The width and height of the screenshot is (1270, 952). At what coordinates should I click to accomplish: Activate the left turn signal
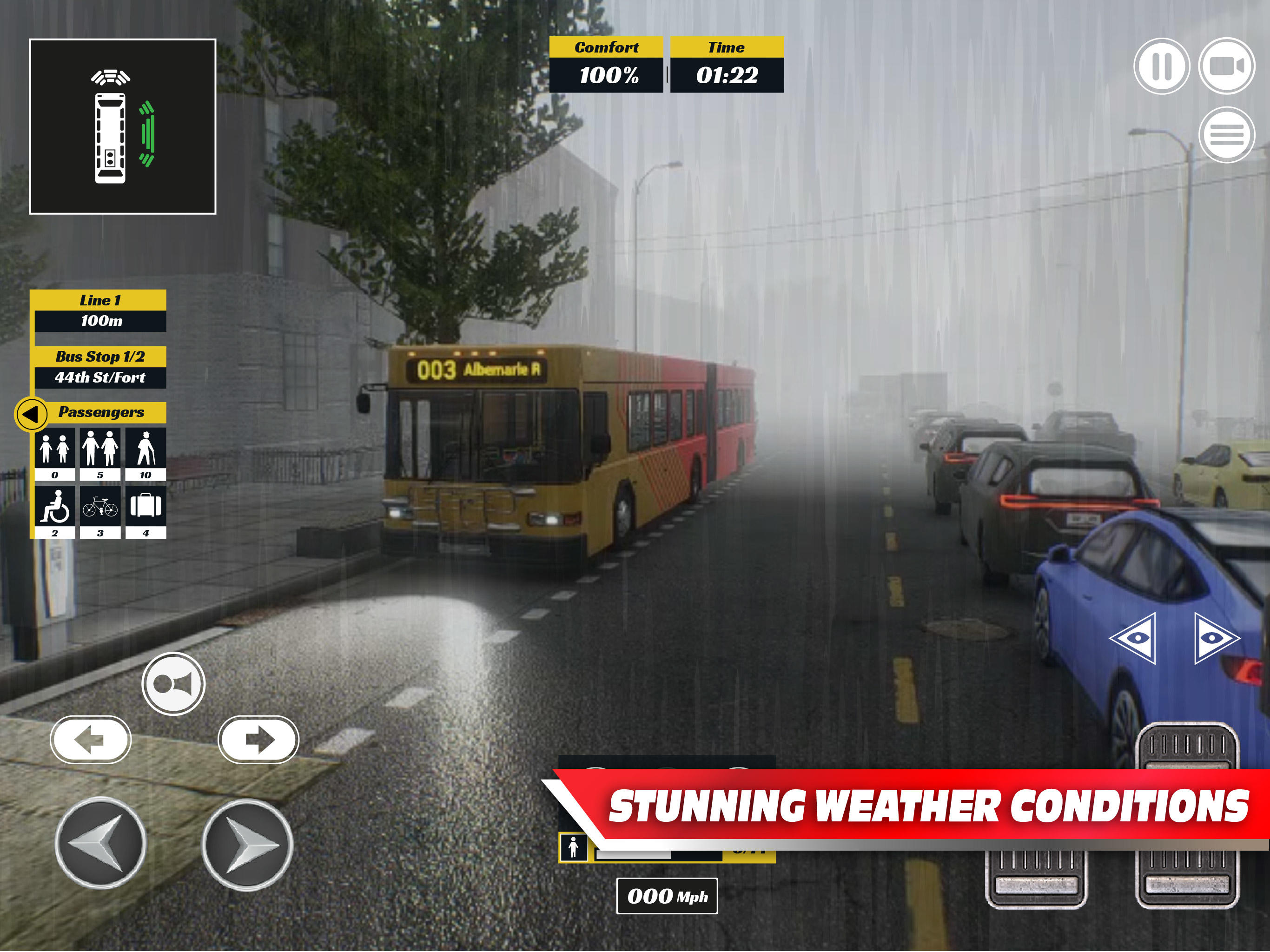pos(92,740)
